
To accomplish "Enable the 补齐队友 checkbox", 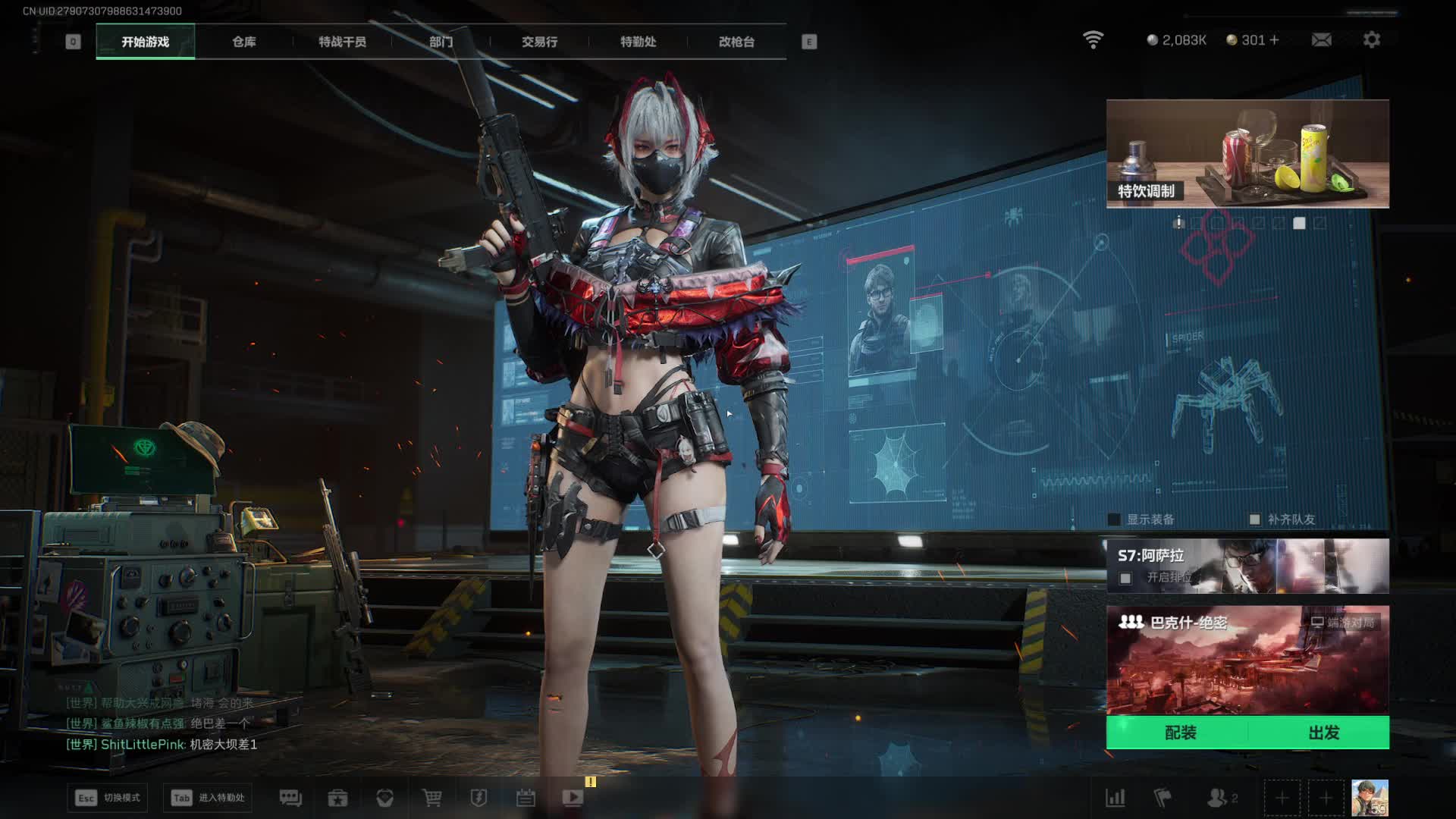I will click(1254, 519).
